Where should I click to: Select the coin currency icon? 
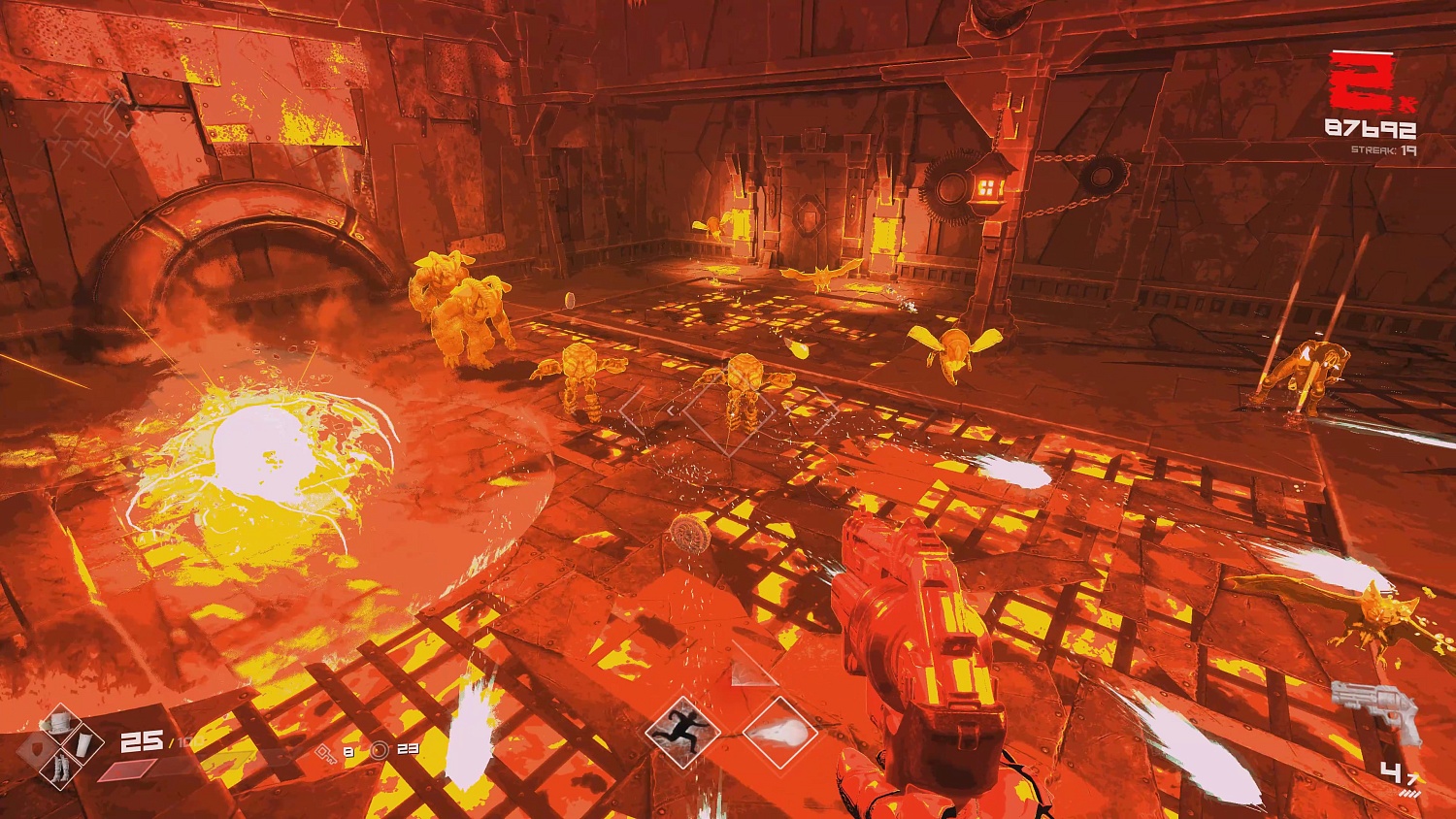click(x=380, y=750)
